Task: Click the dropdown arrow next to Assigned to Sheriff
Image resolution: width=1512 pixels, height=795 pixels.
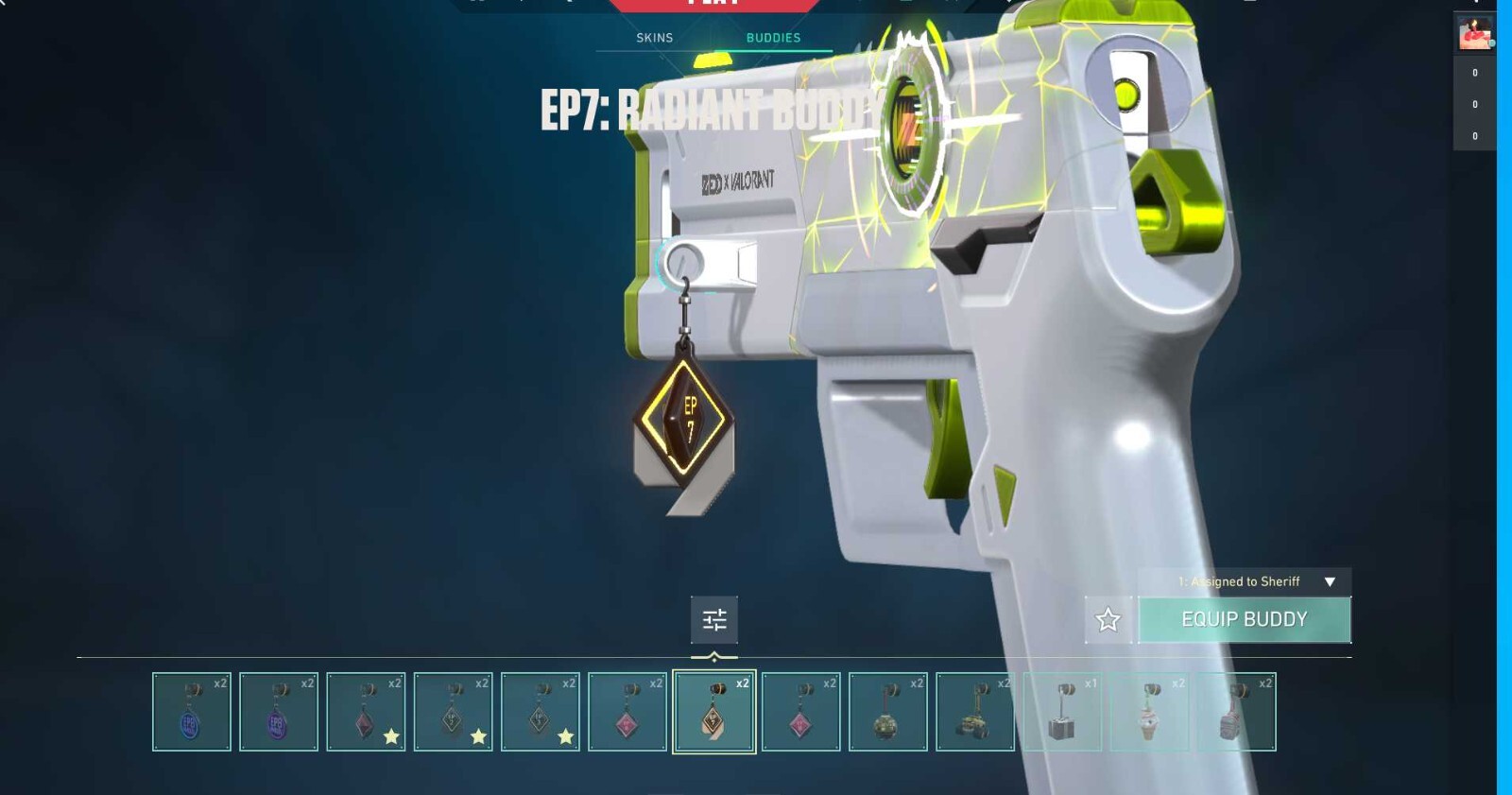Action: (x=1332, y=582)
